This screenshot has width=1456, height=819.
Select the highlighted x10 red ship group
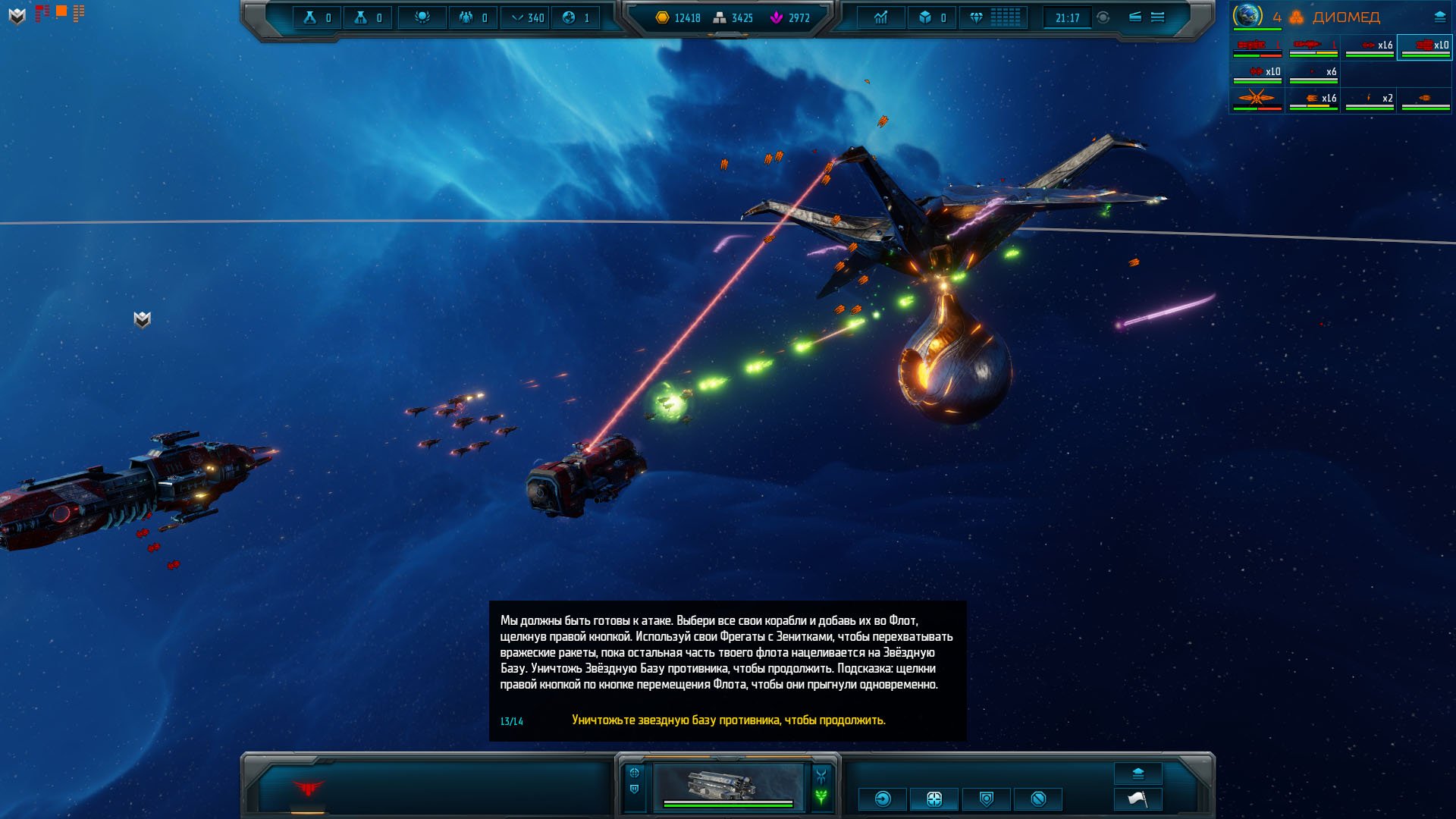pyautogui.click(x=1424, y=47)
